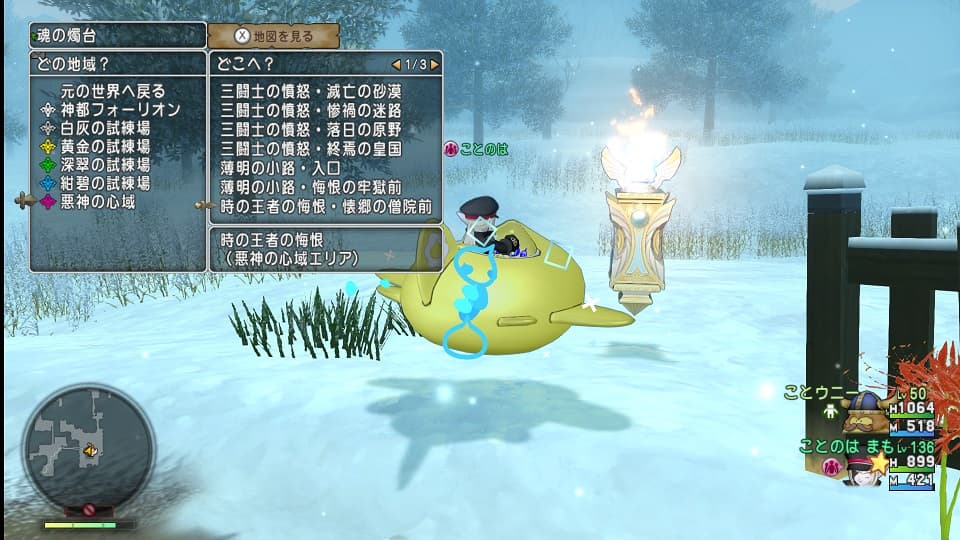Go to the previous destination page
The width and height of the screenshot is (960, 540).
397,64
